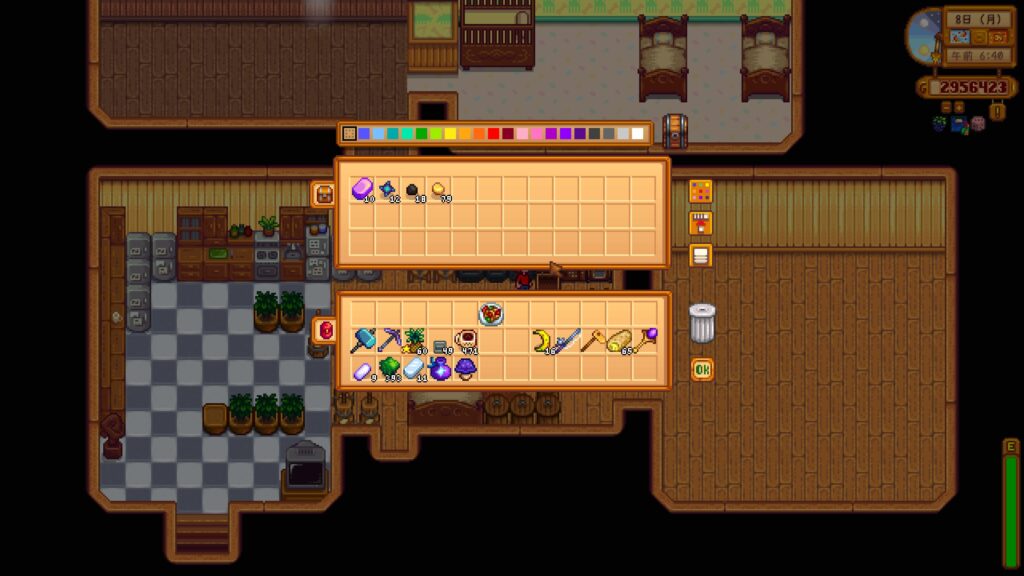1024x576 pixels.
Task: Select the purple mushroom in the inventory
Action: click(465, 368)
